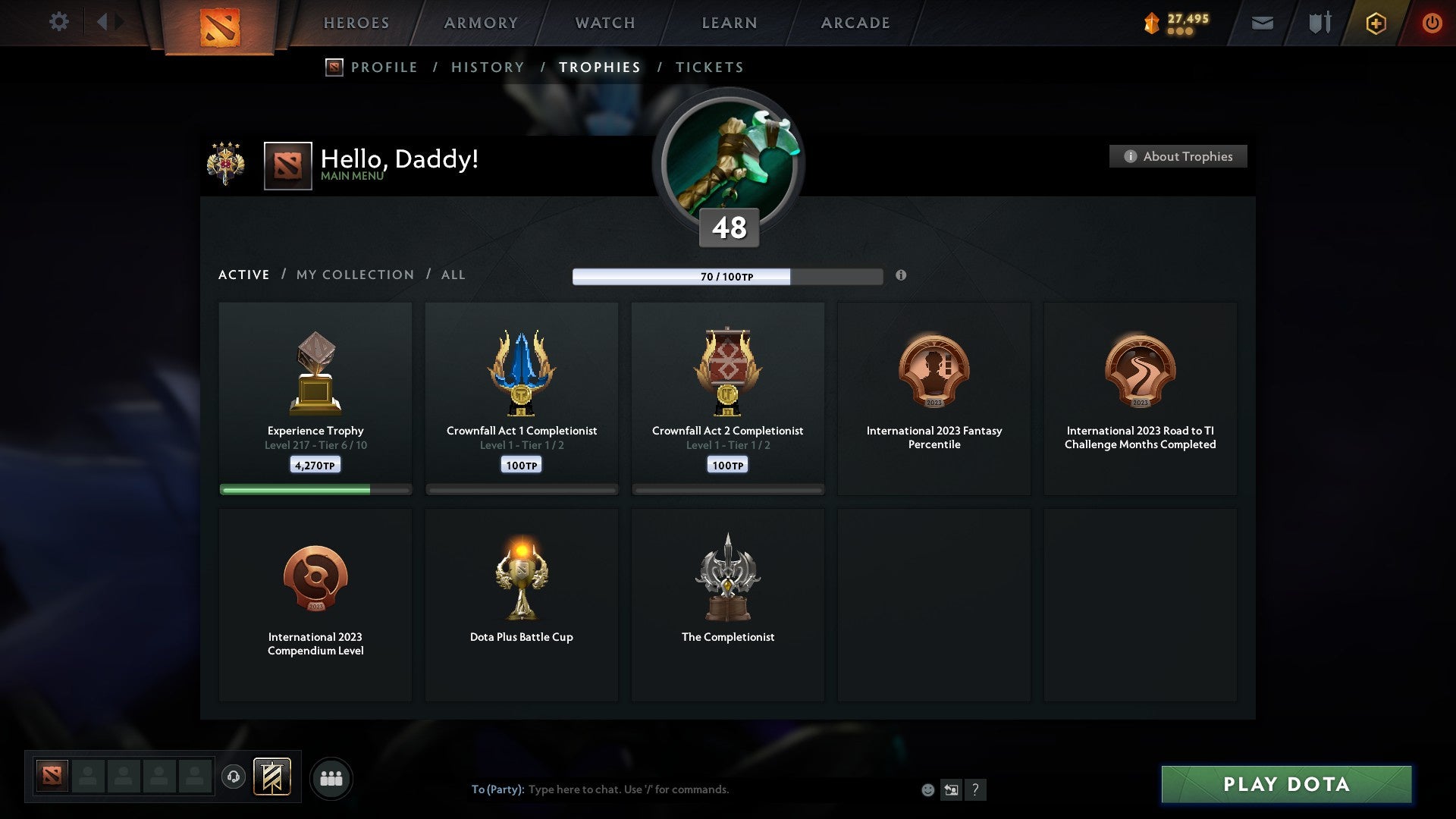Open the settings gear menu

tap(58, 22)
